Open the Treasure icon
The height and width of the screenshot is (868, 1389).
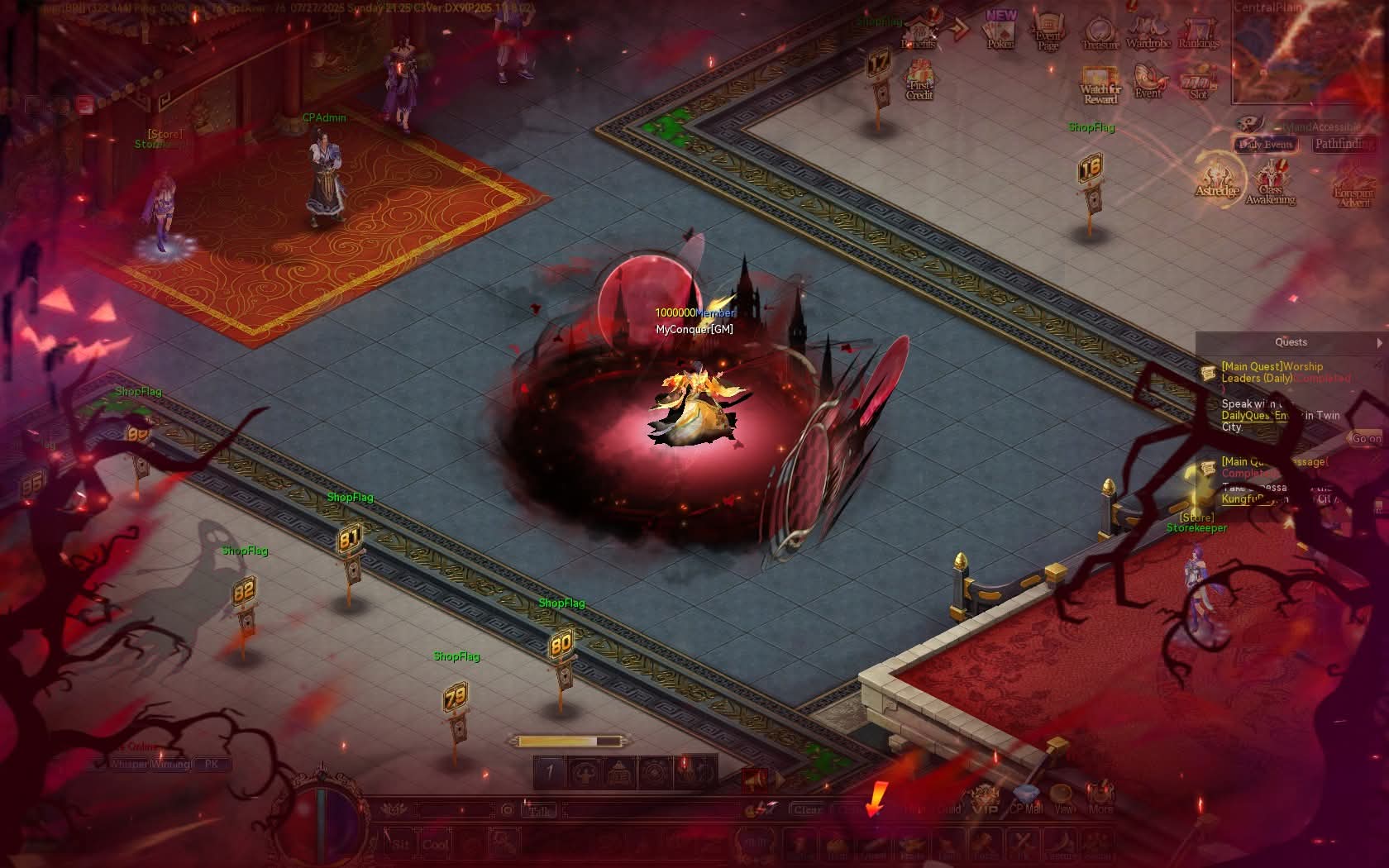pos(1100,33)
